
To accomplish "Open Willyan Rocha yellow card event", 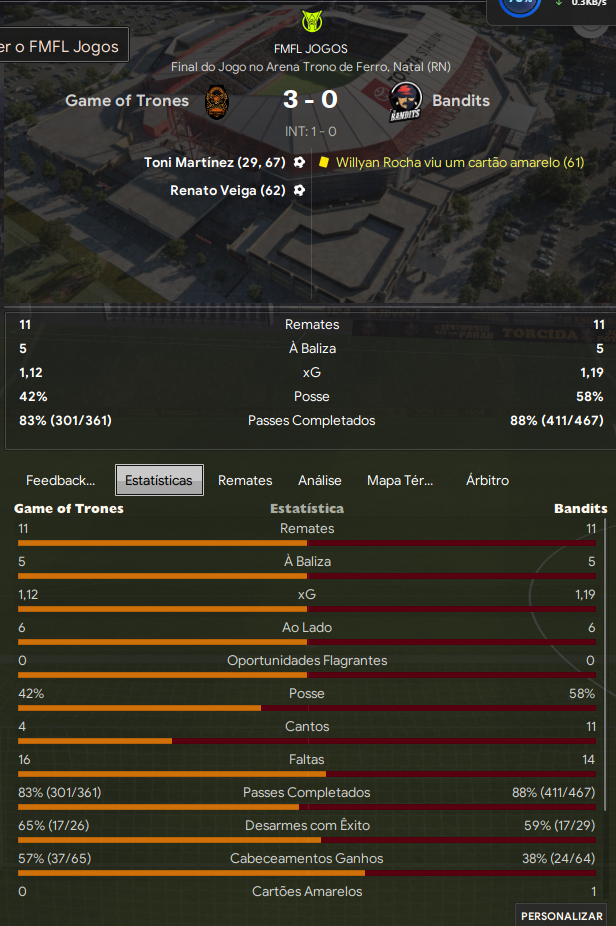I will click(460, 162).
